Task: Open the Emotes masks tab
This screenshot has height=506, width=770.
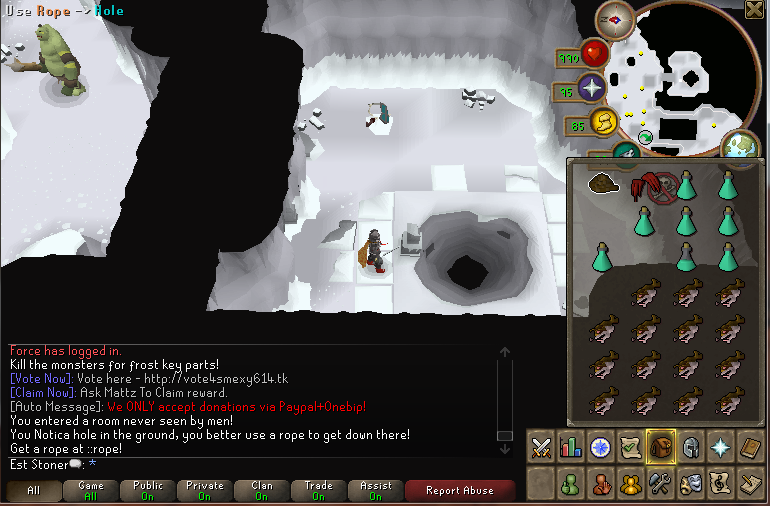Action: click(691, 485)
